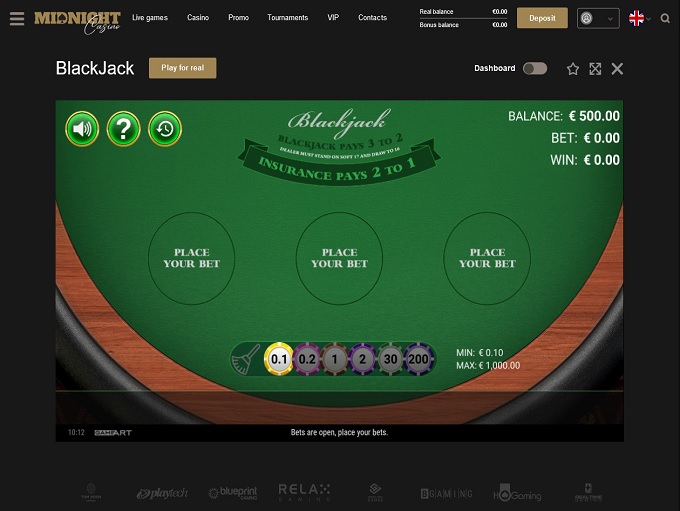This screenshot has height=511, width=680.
Task: Place a bet on the left betting circle
Action: (191, 258)
